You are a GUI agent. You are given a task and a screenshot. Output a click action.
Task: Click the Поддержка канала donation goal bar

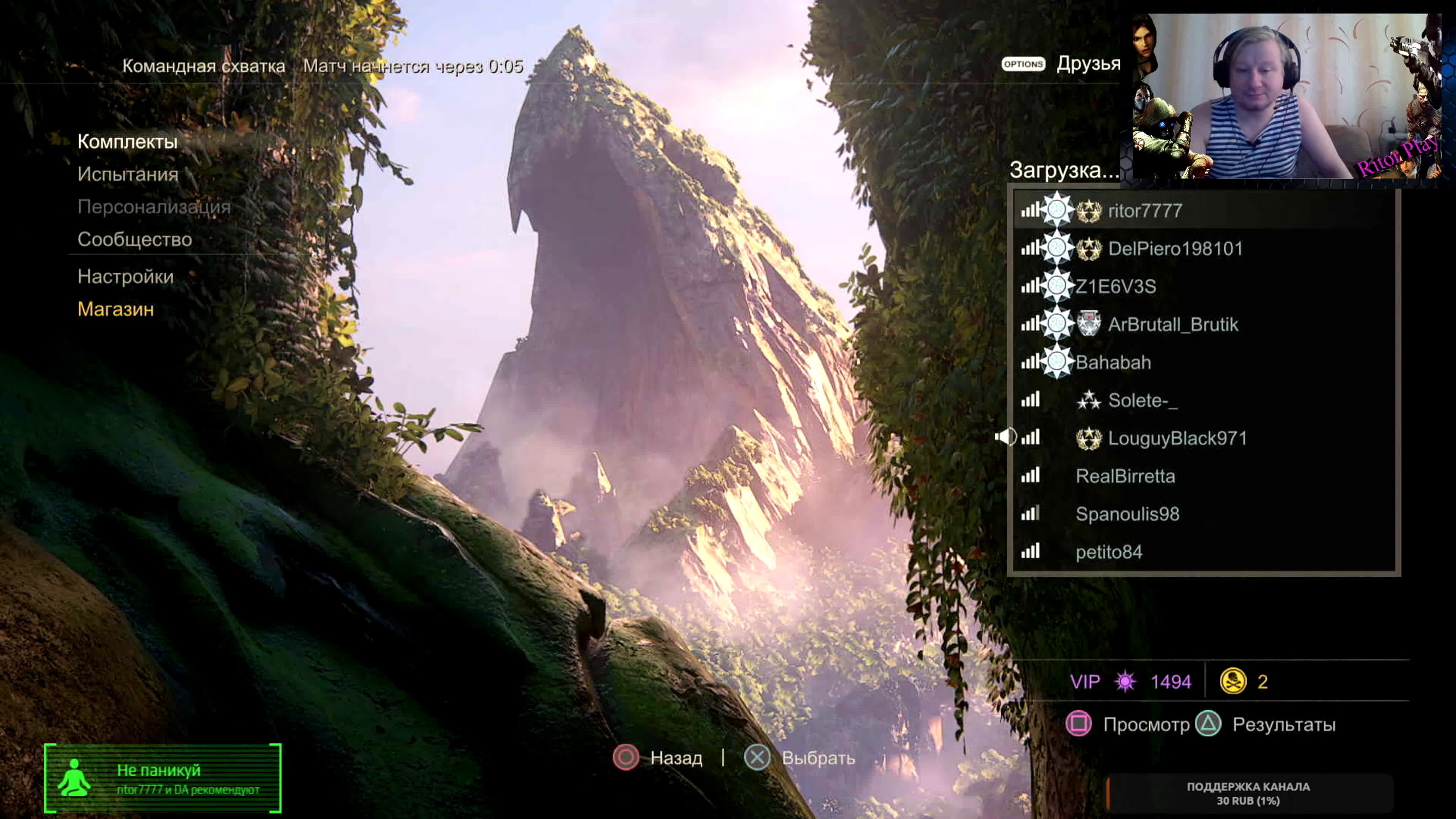coord(1248,793)
